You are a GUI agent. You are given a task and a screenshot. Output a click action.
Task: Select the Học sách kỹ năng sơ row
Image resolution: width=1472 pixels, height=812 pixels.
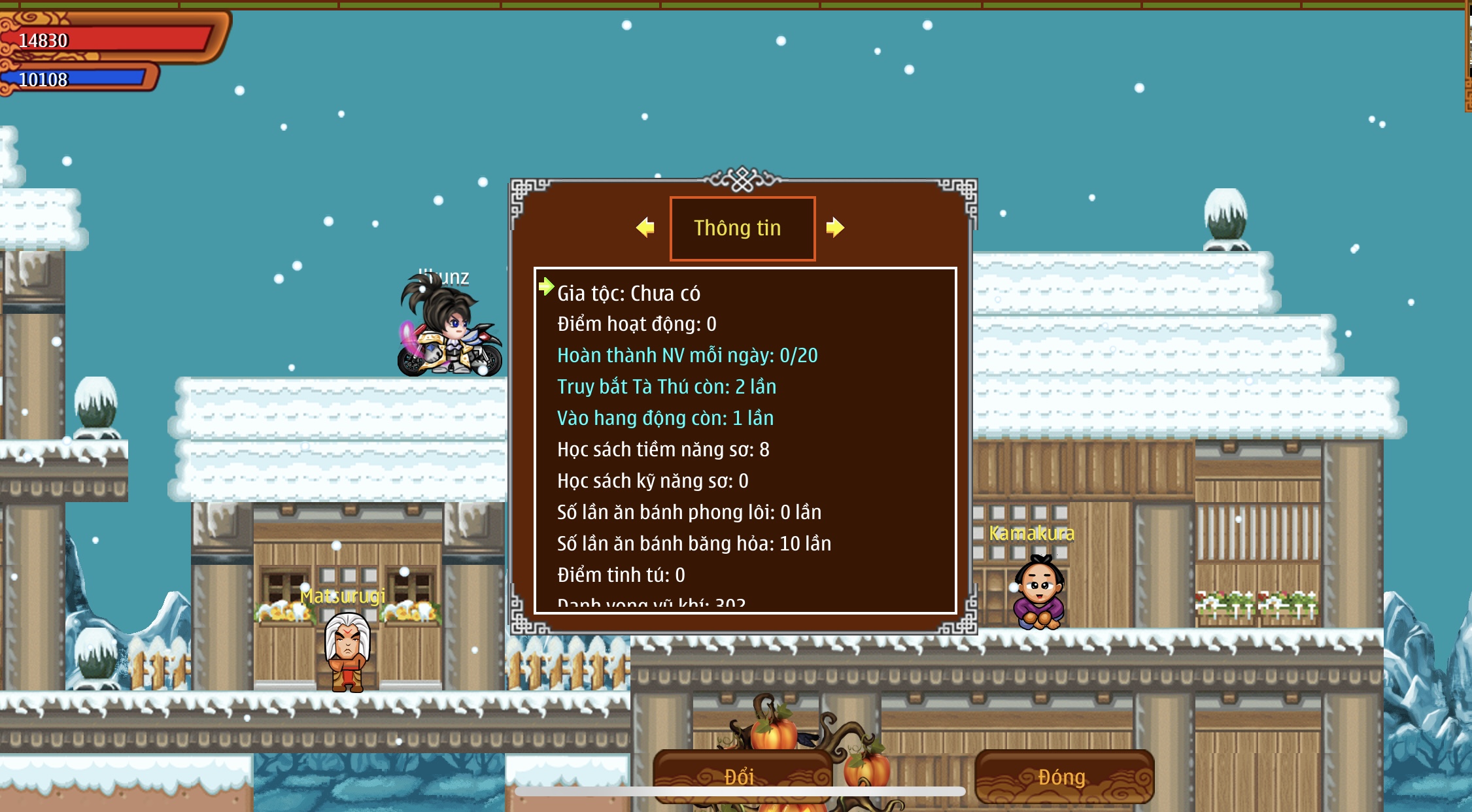(652, 481)
